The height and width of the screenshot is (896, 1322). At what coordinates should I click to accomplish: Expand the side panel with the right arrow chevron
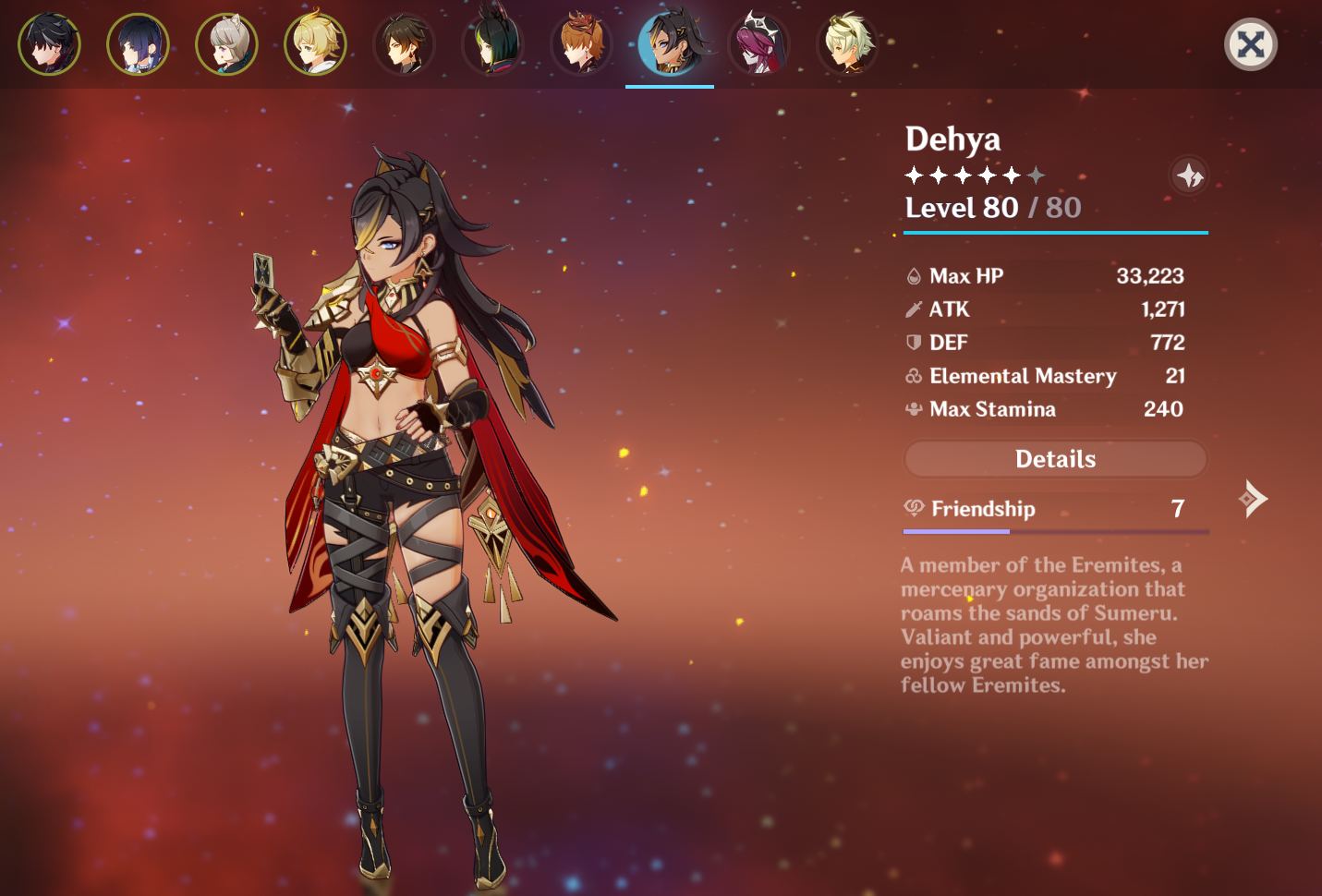pyautogui.click(x=1253, y=499)
